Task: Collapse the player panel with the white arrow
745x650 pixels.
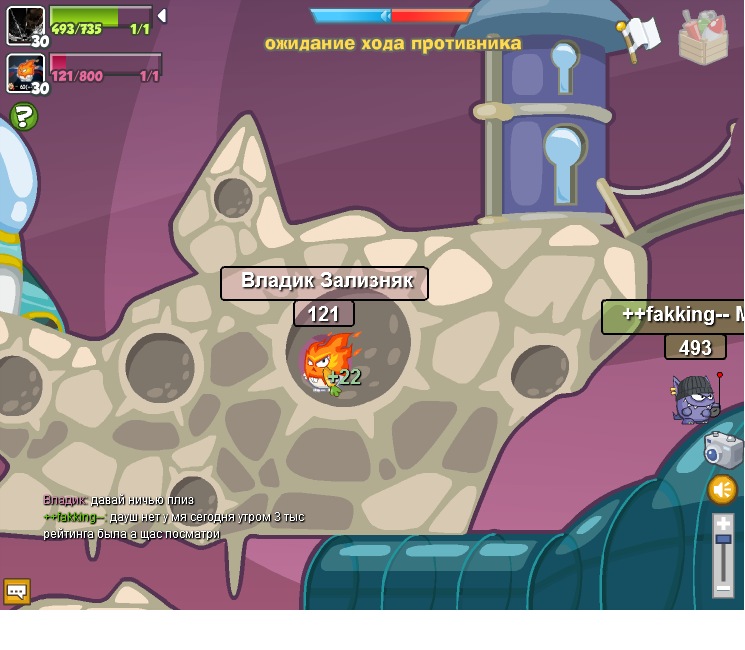Action: pyautogui.click(x=162, y=16)
